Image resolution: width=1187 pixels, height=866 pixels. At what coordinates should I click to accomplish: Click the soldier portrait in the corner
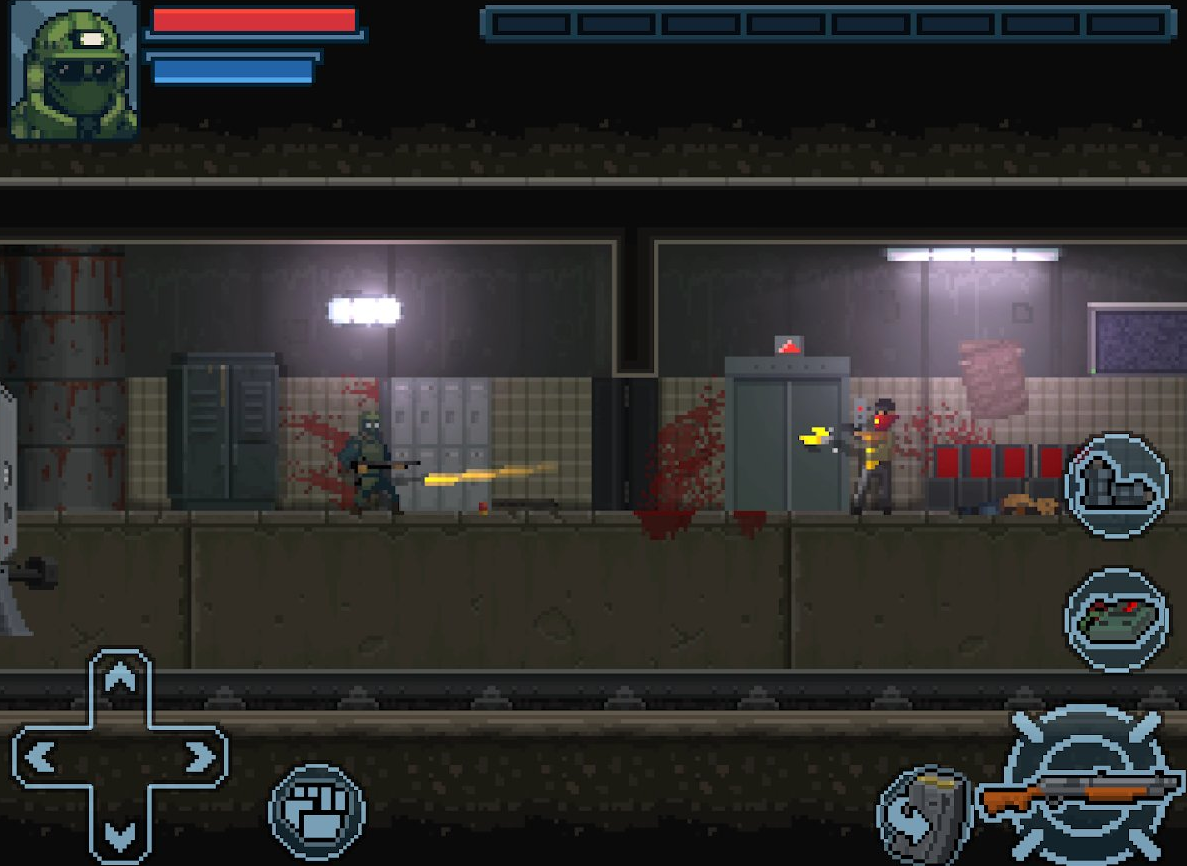pos(73,70)
